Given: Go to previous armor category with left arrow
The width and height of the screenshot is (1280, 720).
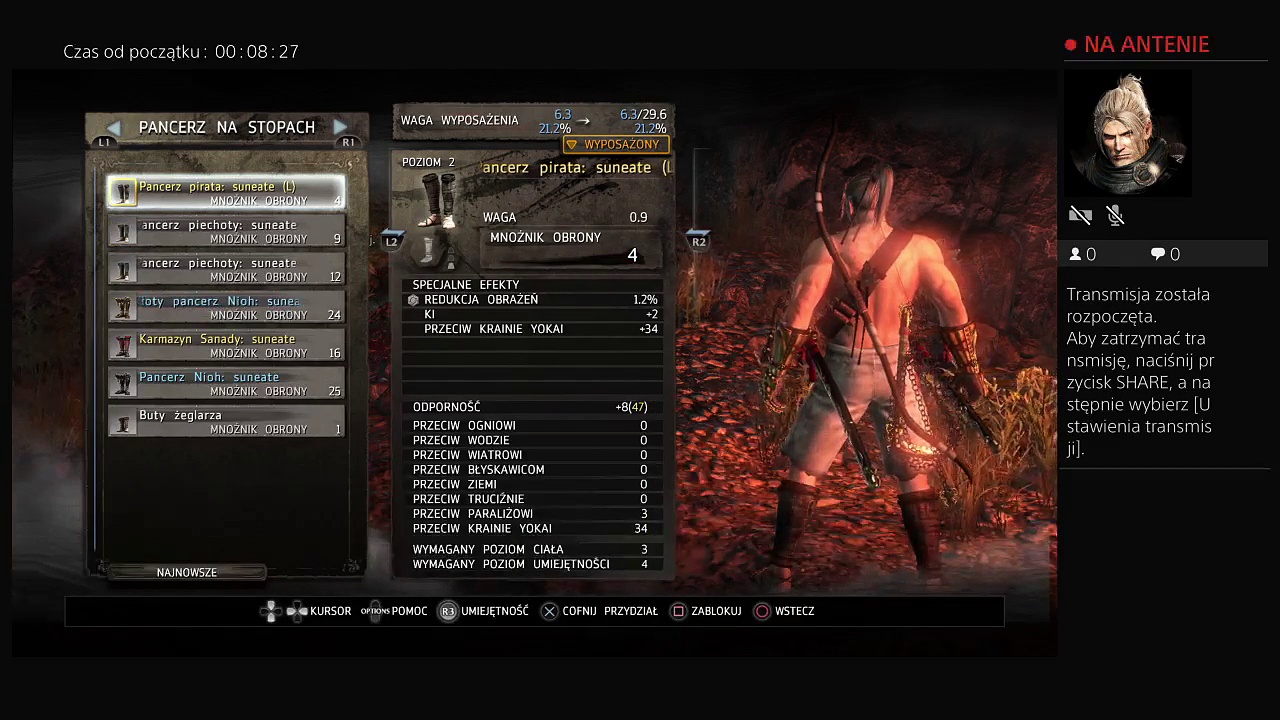Looking at the screenshot, I should (x=113, y=127).
